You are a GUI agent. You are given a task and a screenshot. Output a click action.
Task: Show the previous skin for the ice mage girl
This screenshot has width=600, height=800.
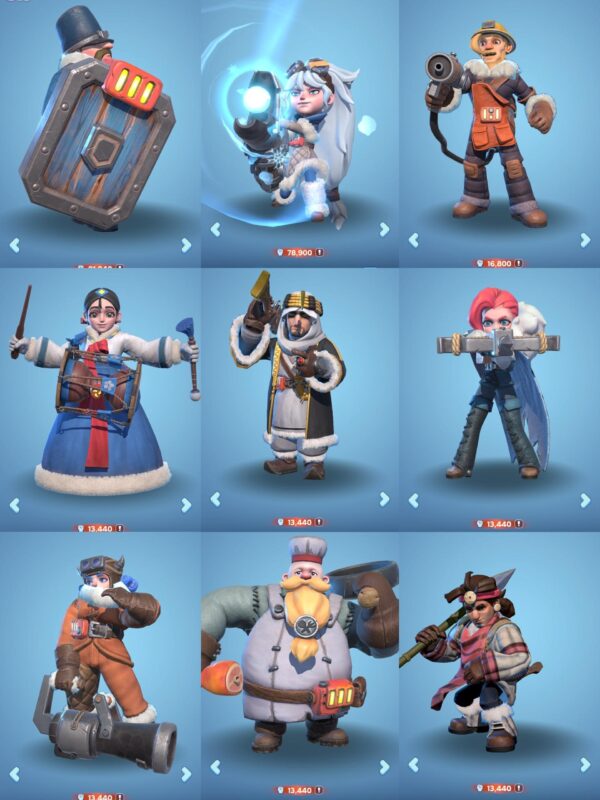215,229
